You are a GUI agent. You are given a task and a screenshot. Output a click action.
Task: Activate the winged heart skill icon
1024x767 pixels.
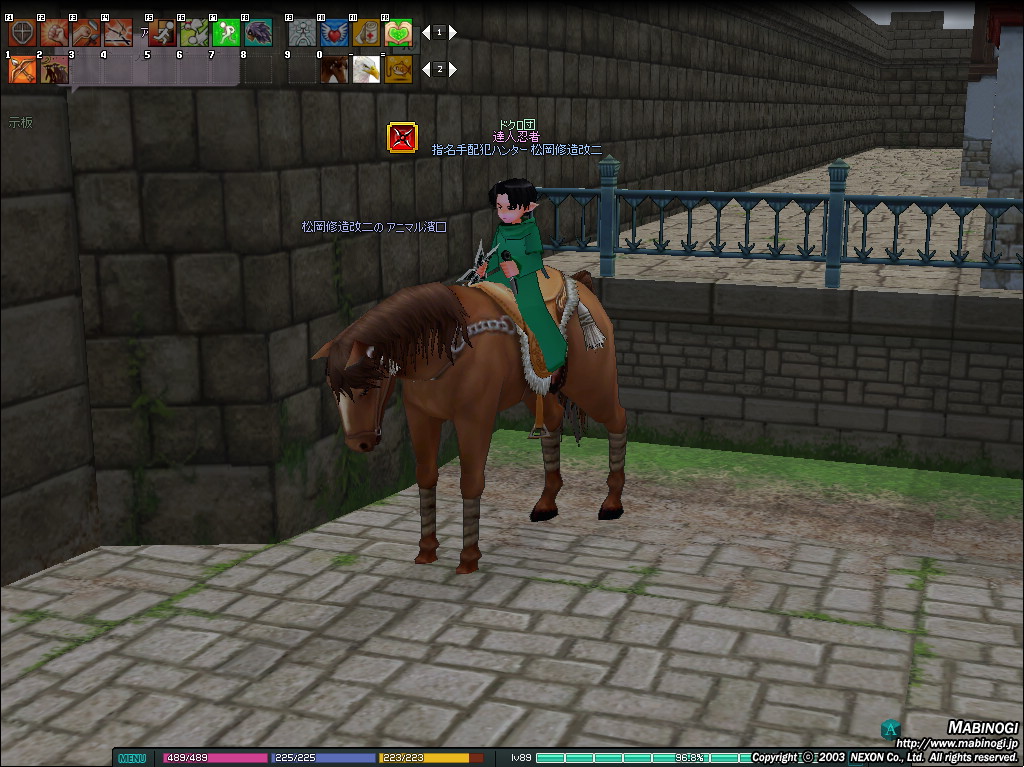pyautogui.click(x=334, y=32)
